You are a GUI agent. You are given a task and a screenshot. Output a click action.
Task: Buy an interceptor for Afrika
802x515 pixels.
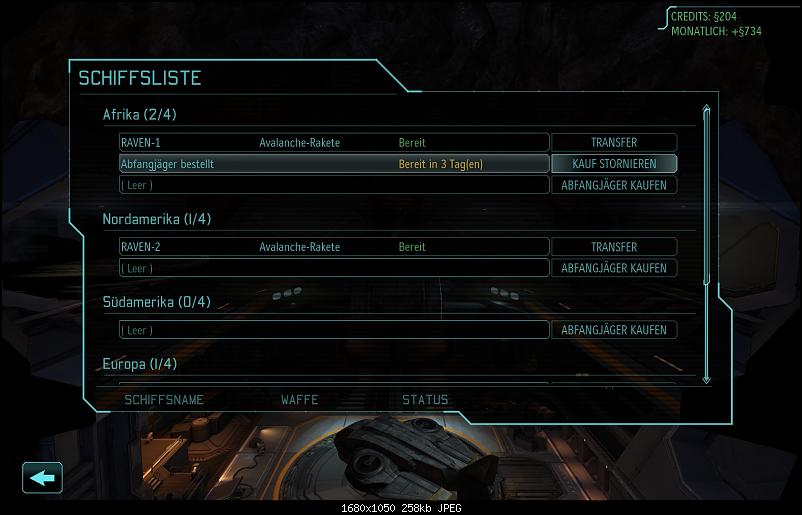pos(614,185)
